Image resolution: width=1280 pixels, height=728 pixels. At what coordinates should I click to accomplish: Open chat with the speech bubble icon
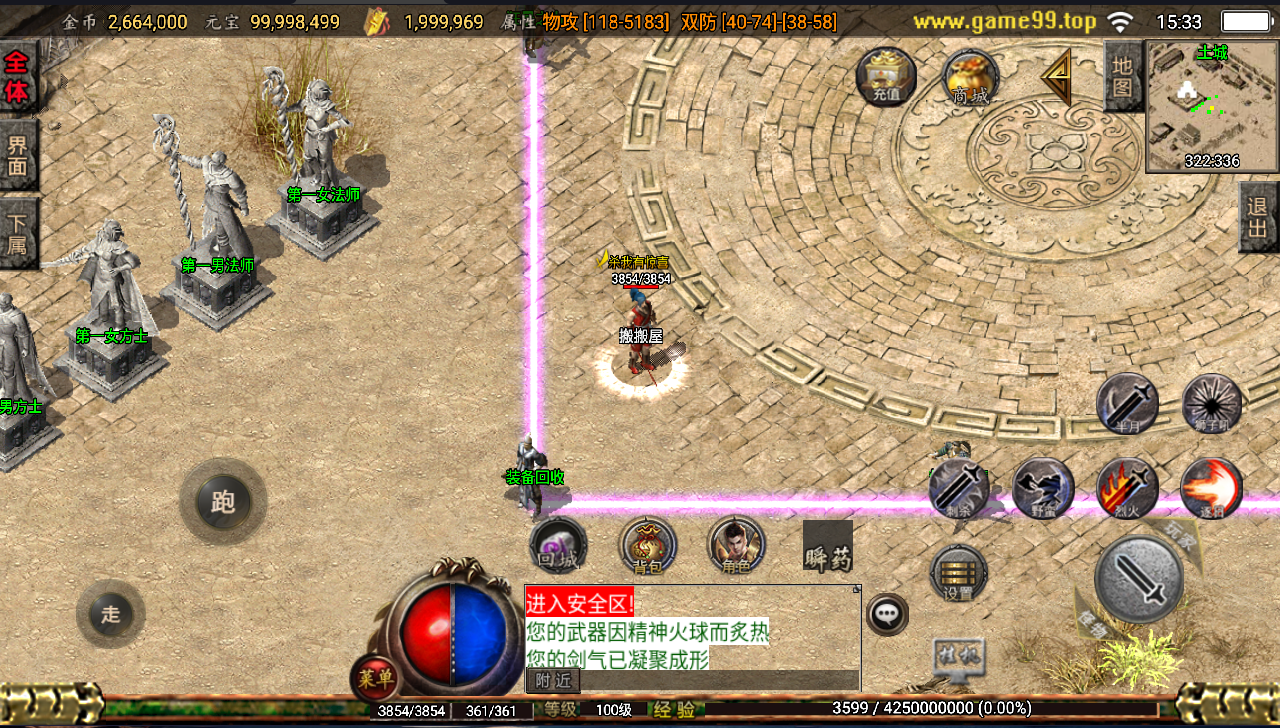887,613
